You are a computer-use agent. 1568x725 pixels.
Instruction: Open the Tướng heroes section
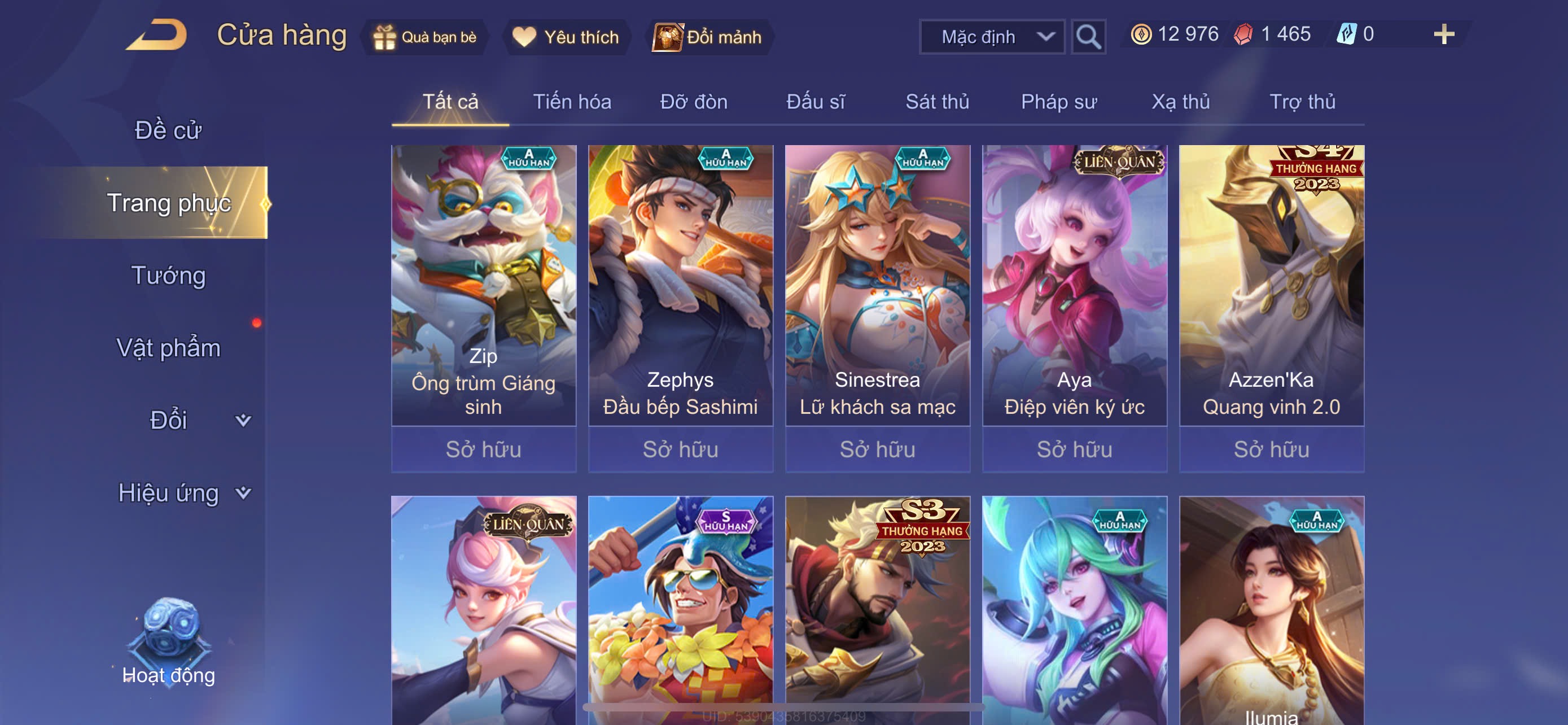pos(169,275)
